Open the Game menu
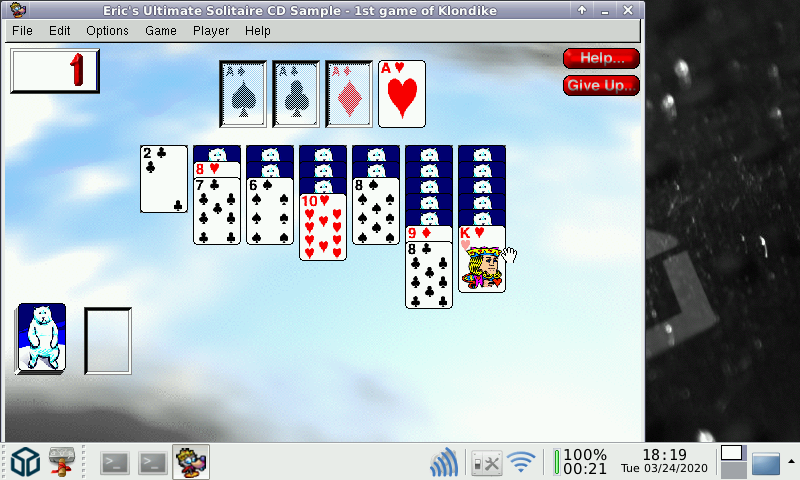Screen dimensions: 800x480 [160, 30]
